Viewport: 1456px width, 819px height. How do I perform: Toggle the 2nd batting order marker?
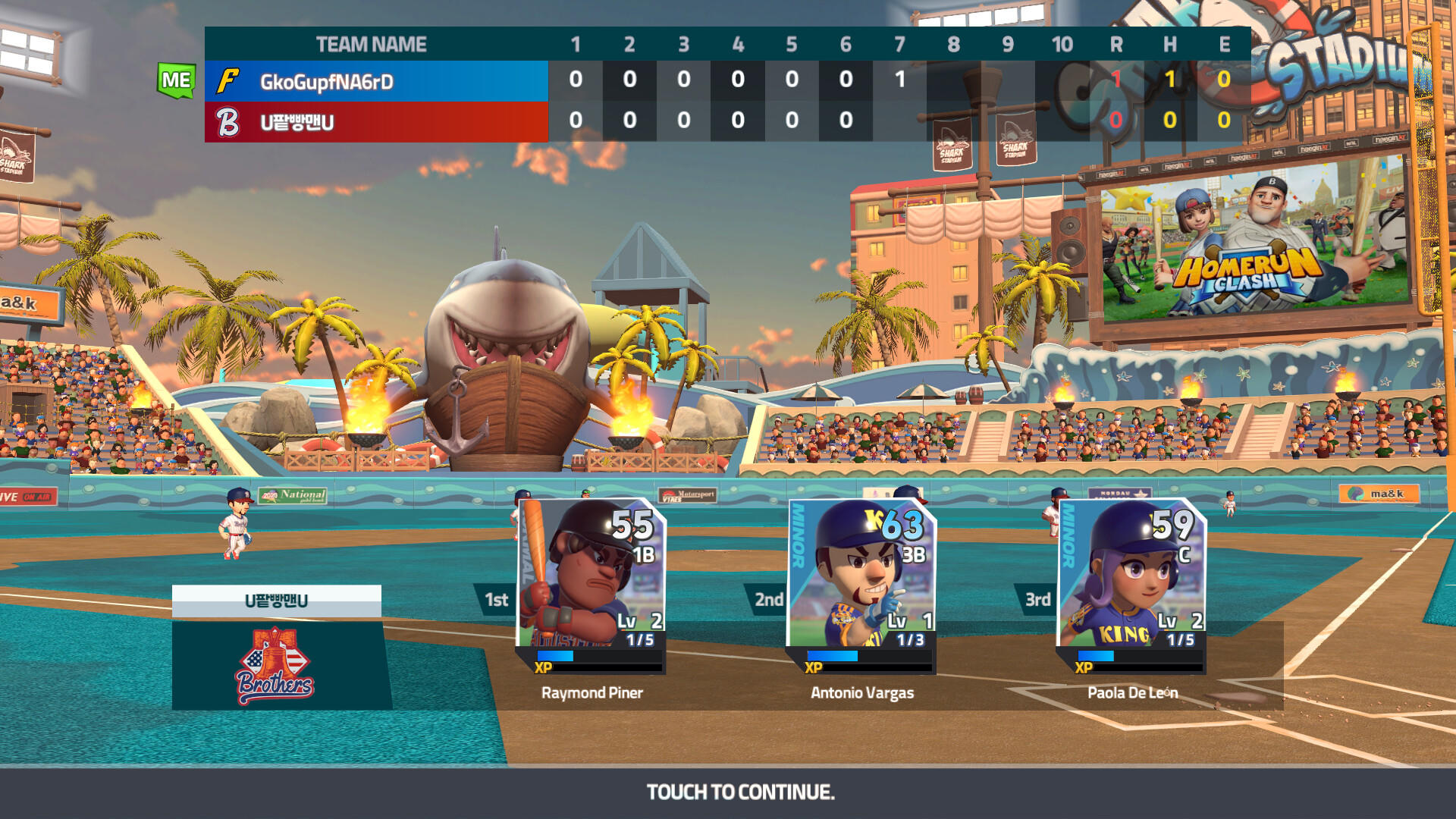coord(767,600)
